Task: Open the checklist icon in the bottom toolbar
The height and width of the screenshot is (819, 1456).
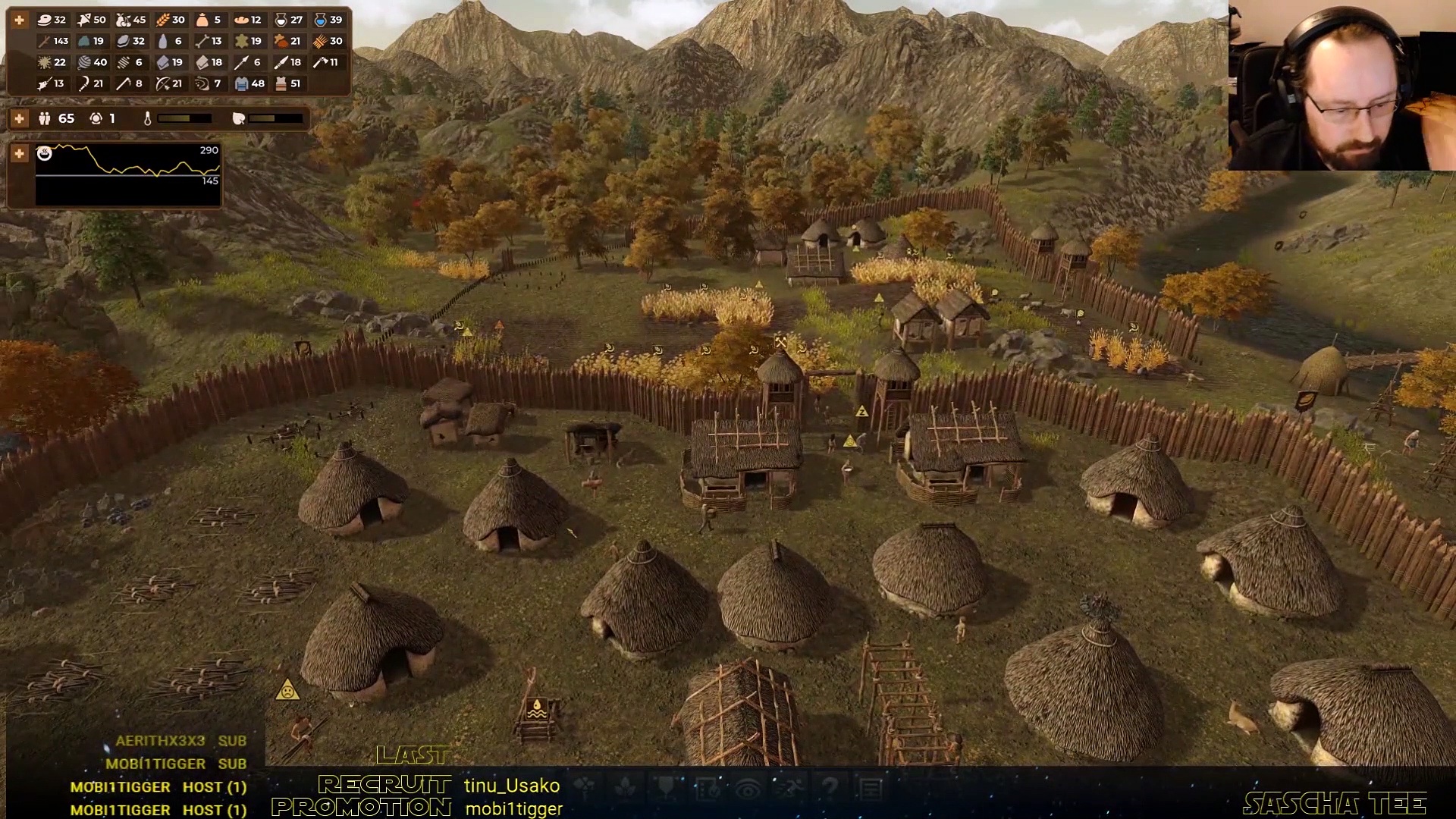Action: 708,789
